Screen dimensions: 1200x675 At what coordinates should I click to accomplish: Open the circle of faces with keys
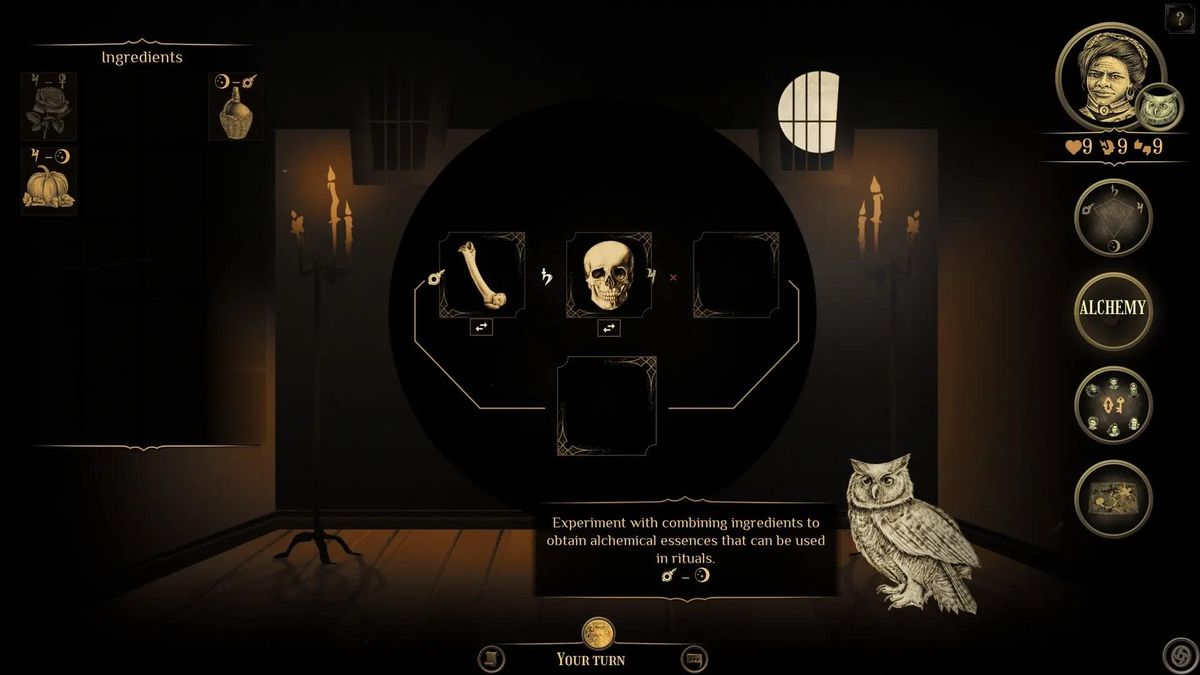(1113, 405)
